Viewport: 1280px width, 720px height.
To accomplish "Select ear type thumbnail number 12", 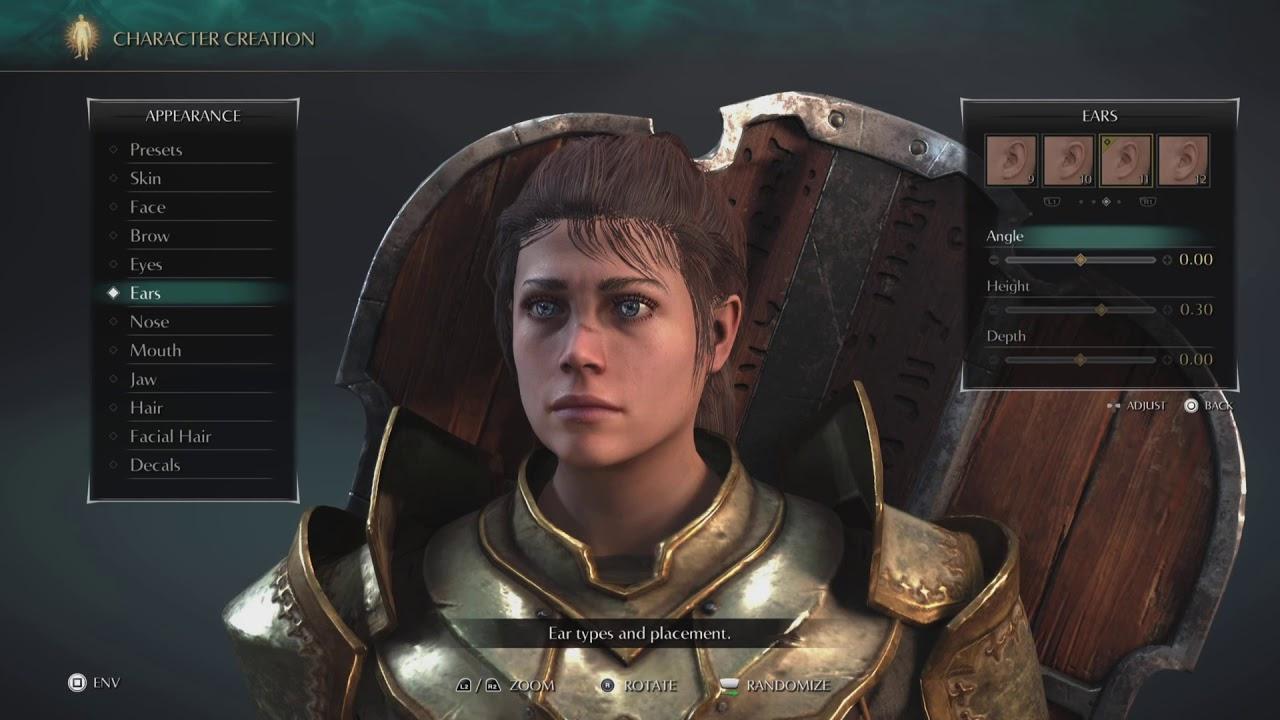I will (1184, 161).
